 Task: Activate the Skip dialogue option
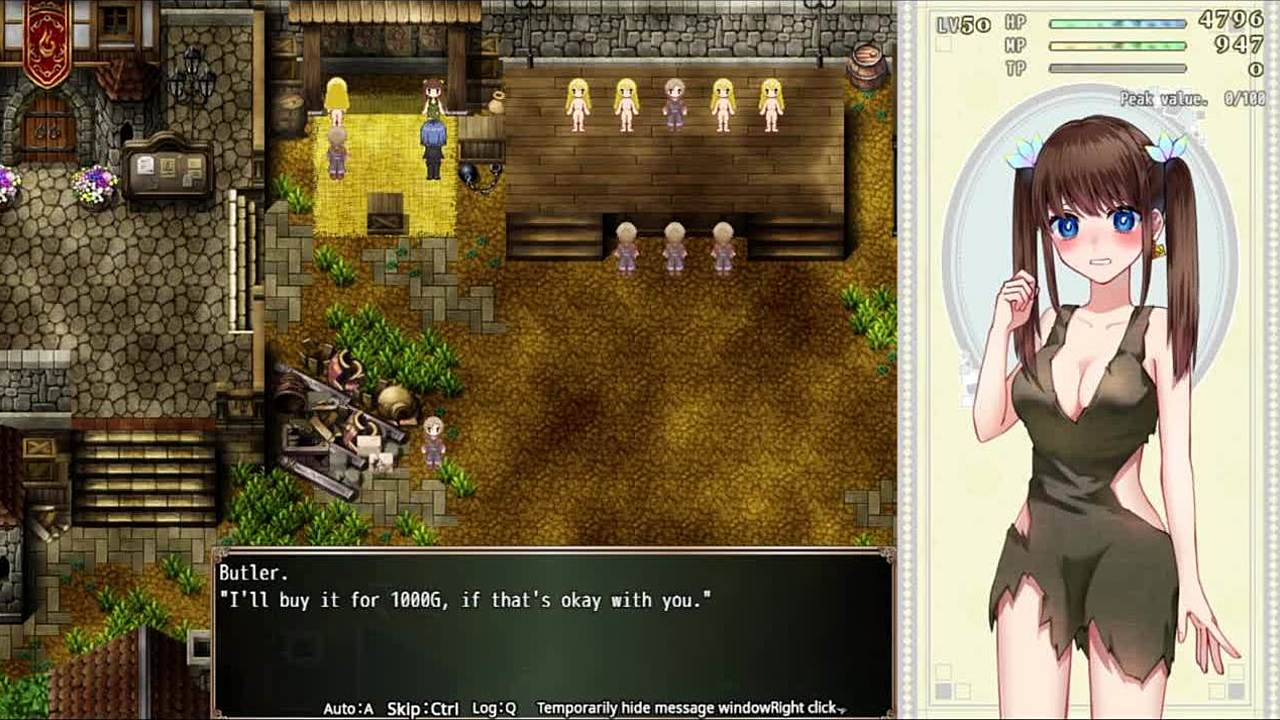coord(422,708)
